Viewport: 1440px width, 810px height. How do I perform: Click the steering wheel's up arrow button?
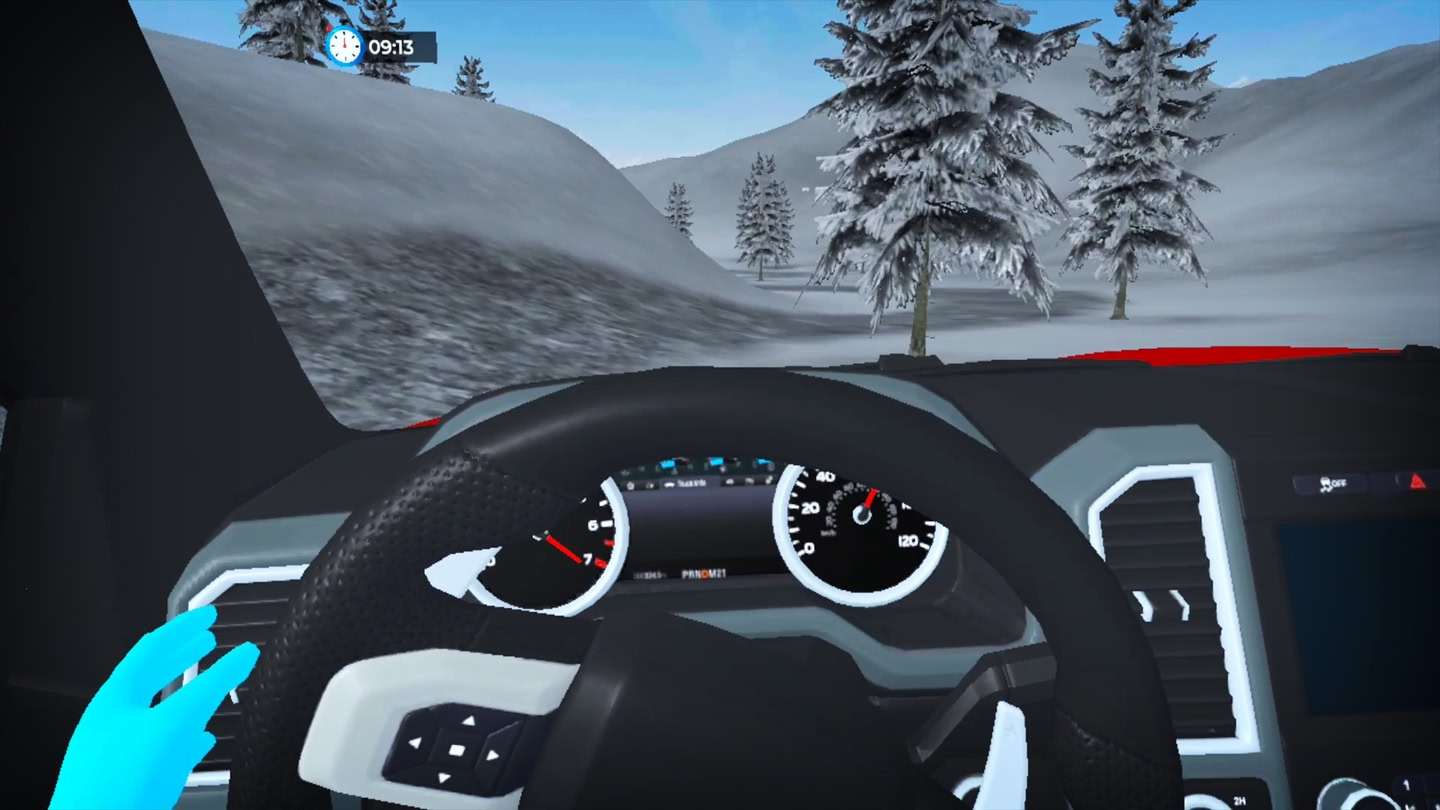tap(468, 720)
